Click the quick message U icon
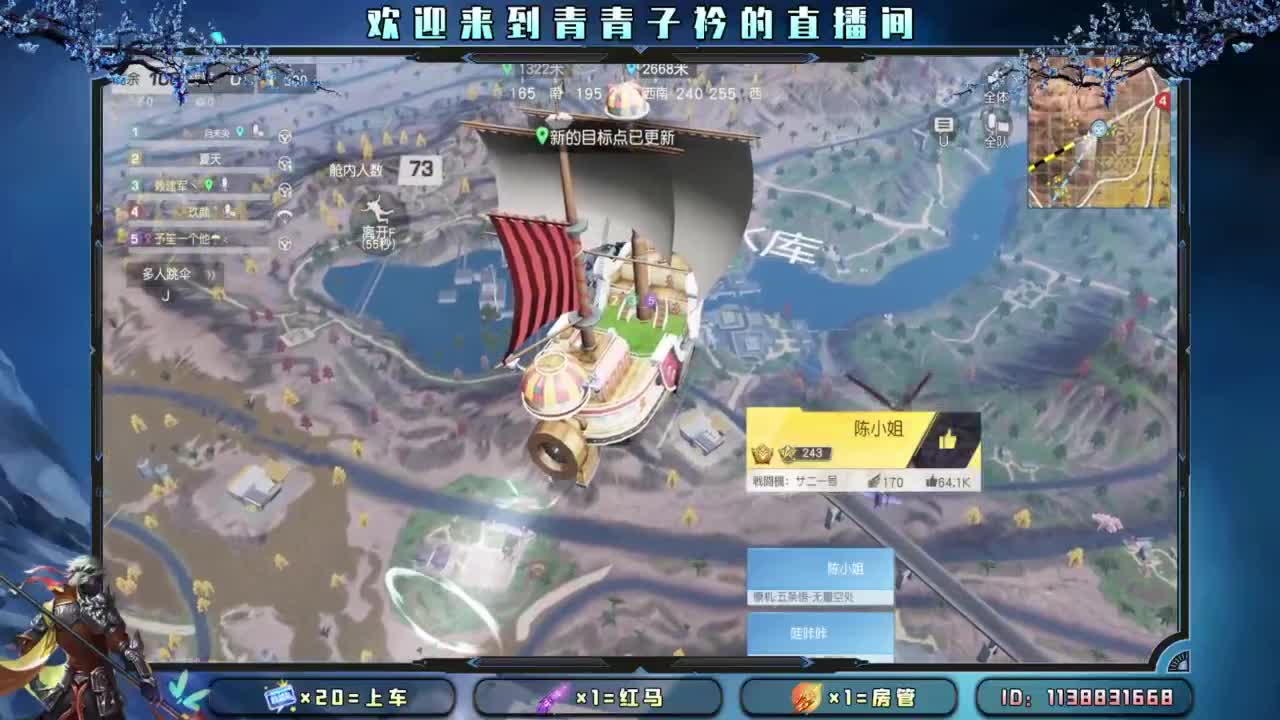This screenshot has height=720, width=1280. click(941, 127)
